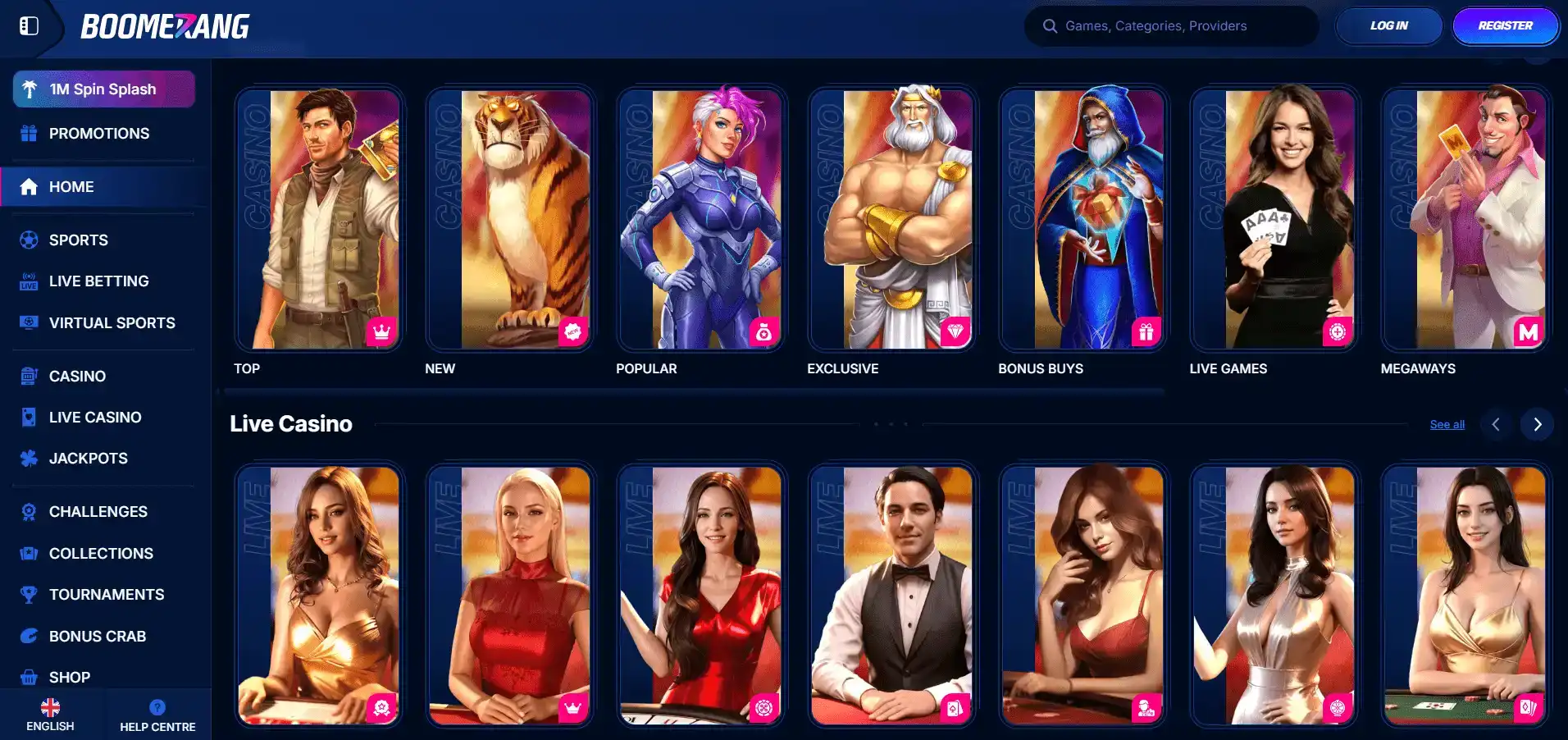Choose Virtual Sports menu entry
The image size is (1568, 740).
(112, 323)
